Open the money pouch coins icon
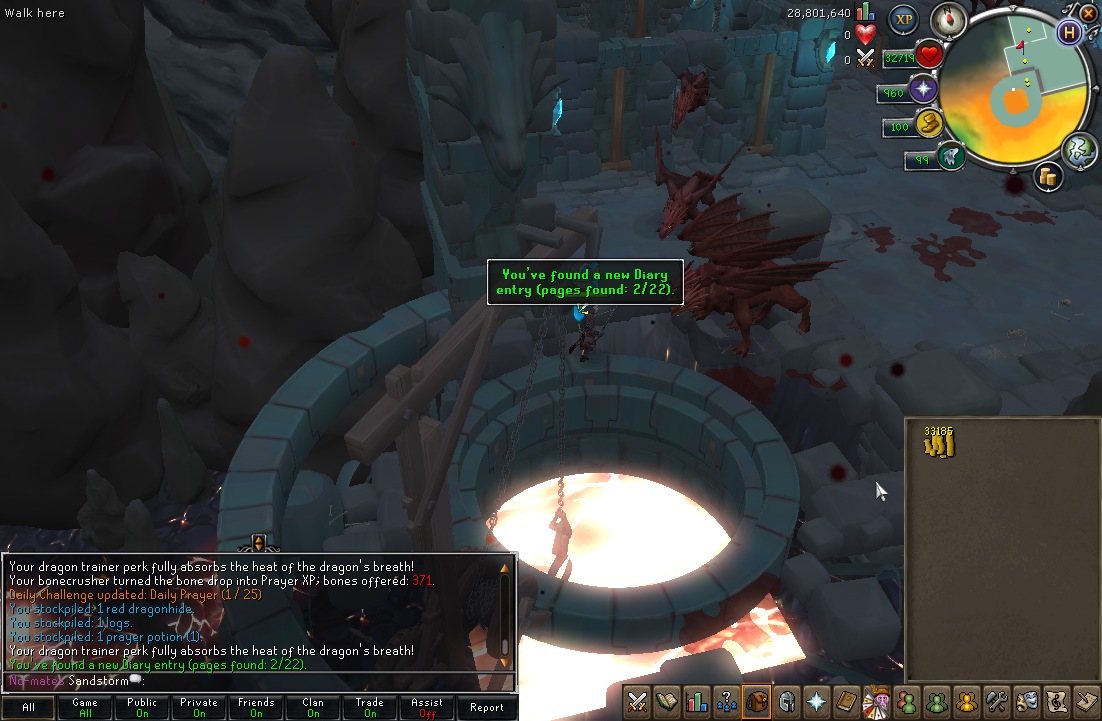 coord(1048,176)
